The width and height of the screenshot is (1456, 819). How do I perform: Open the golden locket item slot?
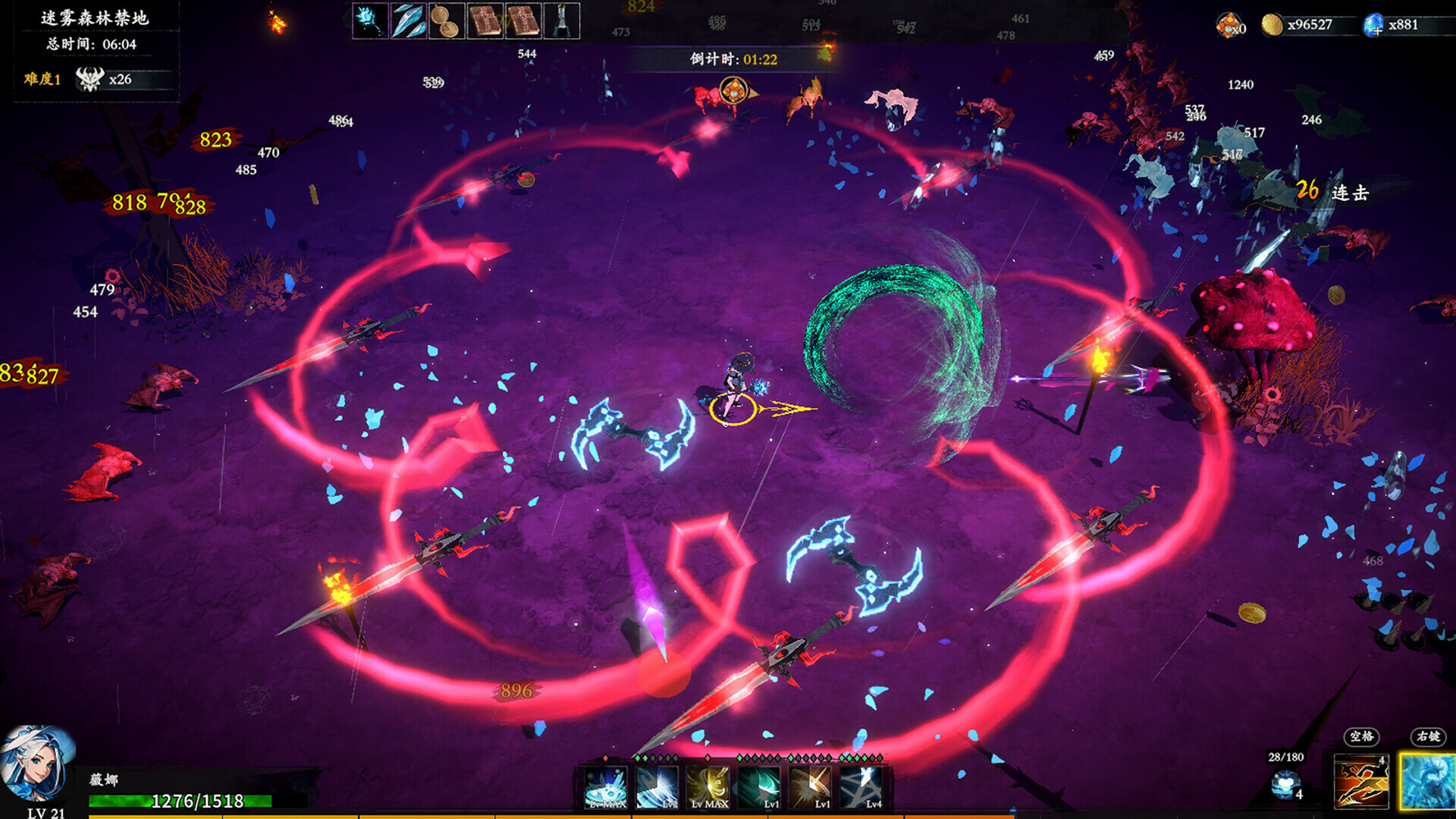[446, 20]
